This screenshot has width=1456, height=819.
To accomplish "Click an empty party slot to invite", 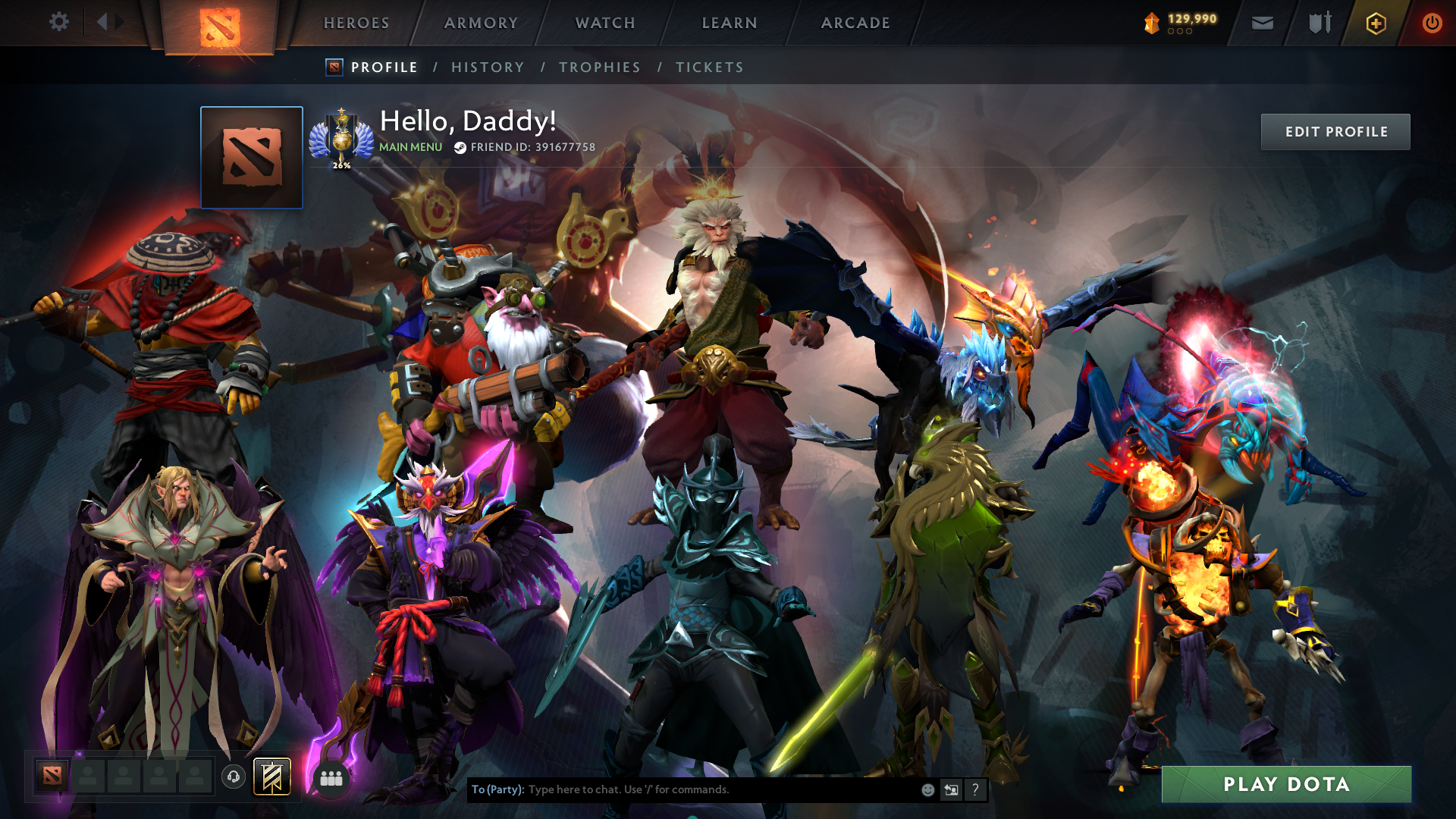I will coord(87,777).
